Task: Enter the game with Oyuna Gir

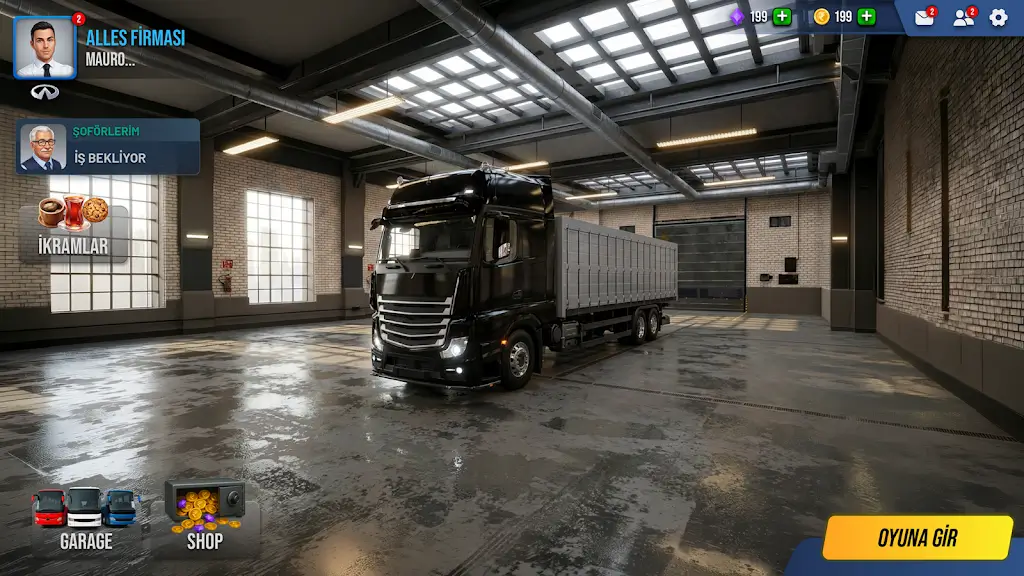Action: (917, 538)
